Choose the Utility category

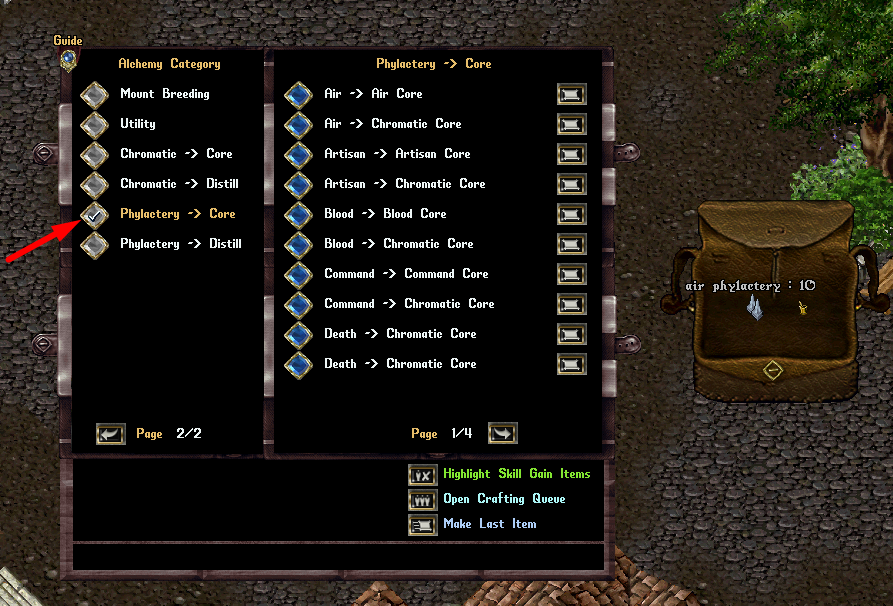click(x=94, y=124)
